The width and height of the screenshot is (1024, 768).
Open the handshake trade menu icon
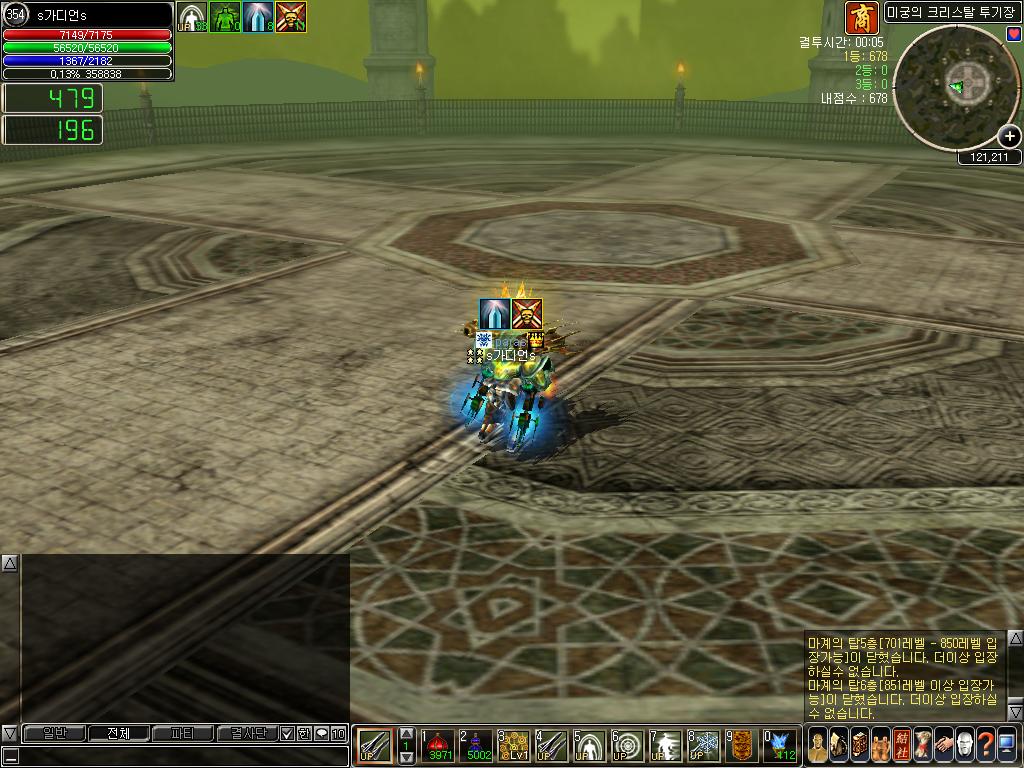point(943,745)
